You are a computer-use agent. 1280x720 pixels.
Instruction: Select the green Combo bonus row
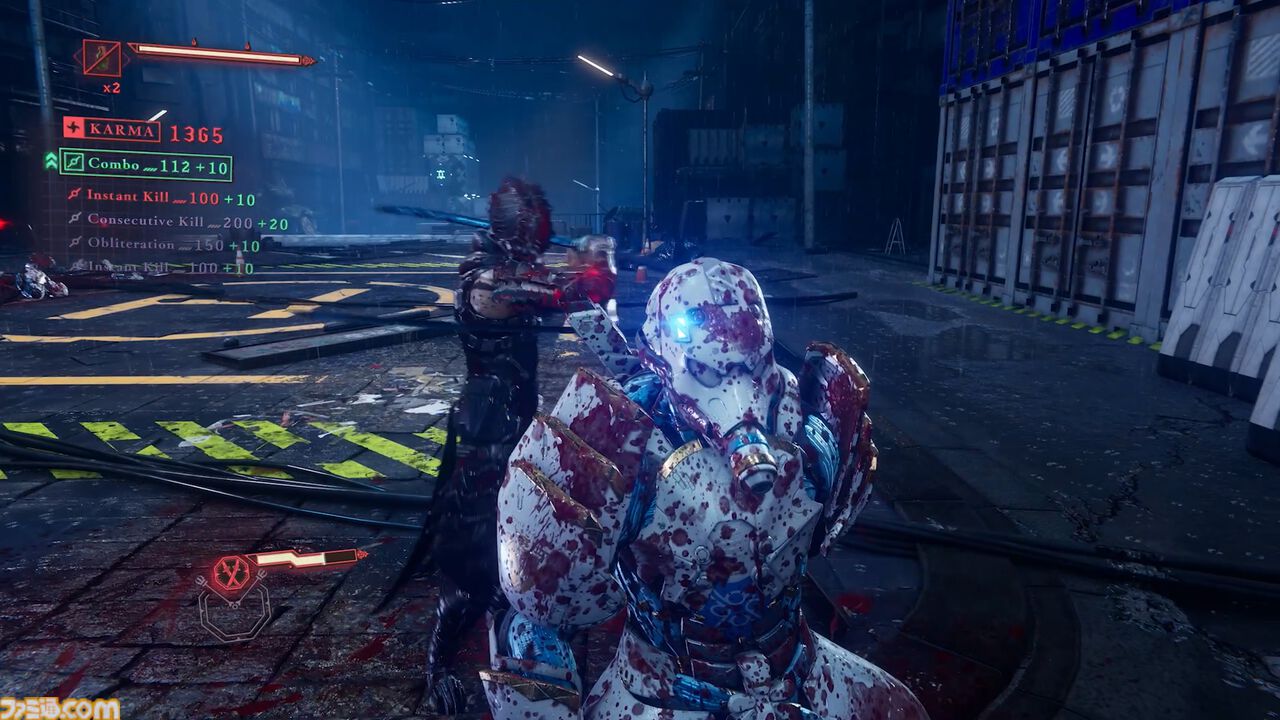(x=145, y=164)
